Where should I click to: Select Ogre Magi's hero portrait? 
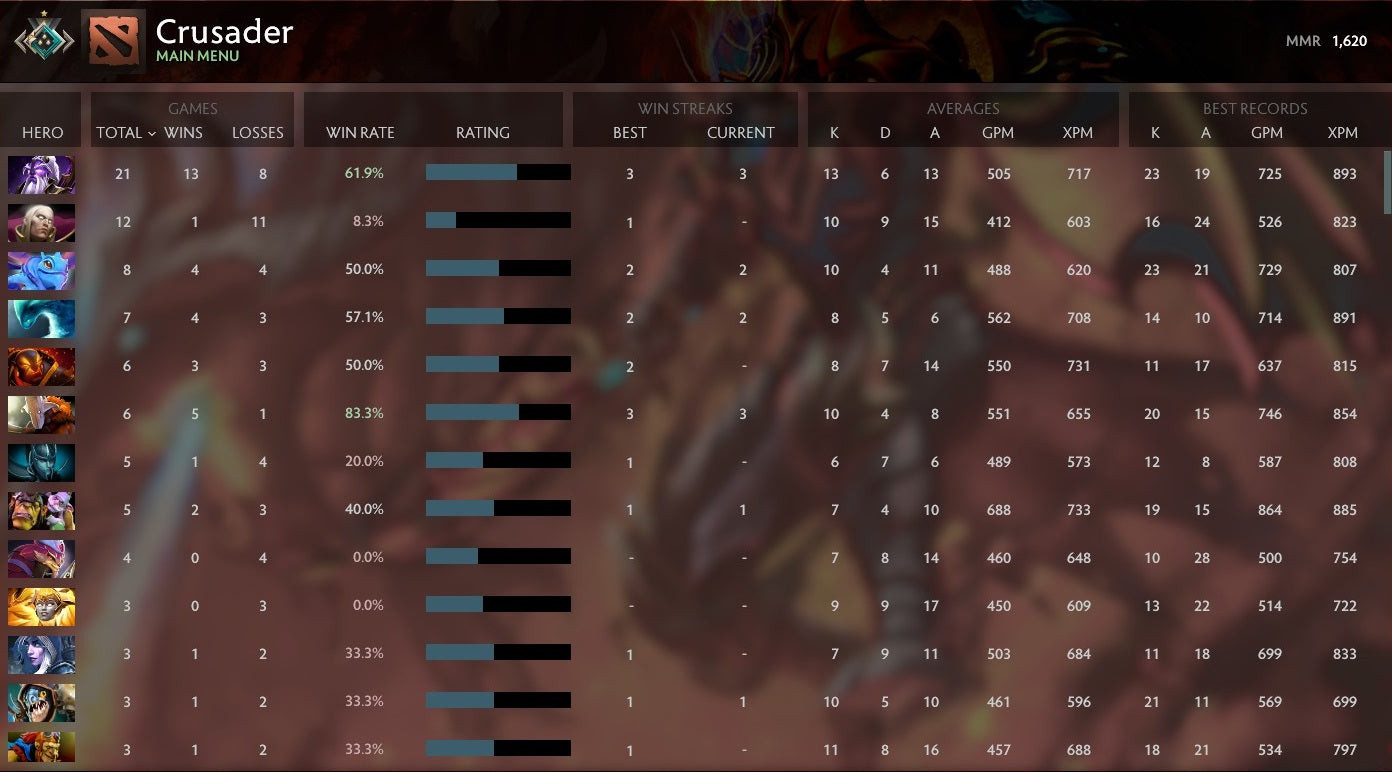pyautogui.click(x=41, y=509)
